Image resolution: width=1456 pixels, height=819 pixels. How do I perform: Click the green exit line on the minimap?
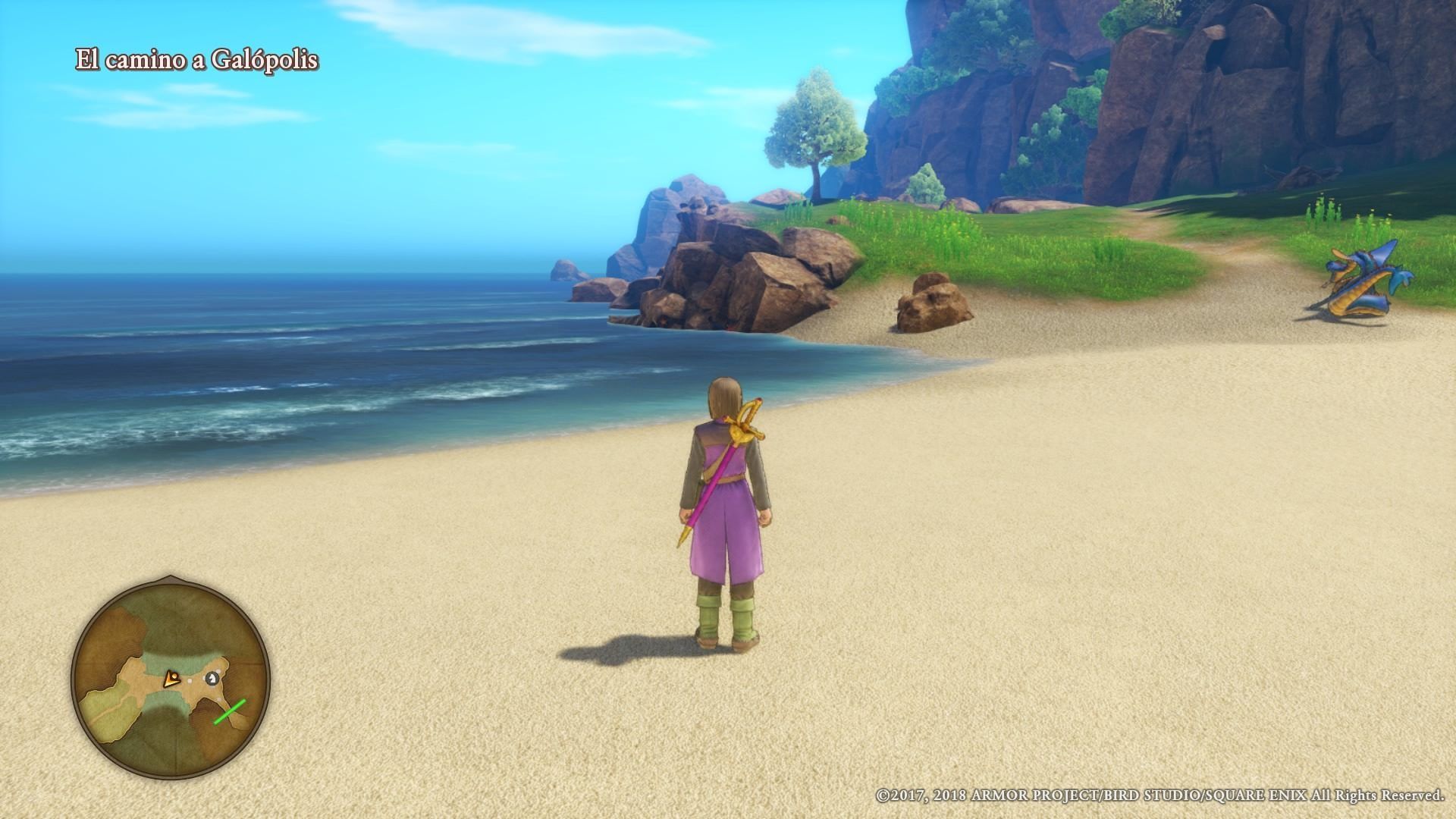[x=230, y=711]
